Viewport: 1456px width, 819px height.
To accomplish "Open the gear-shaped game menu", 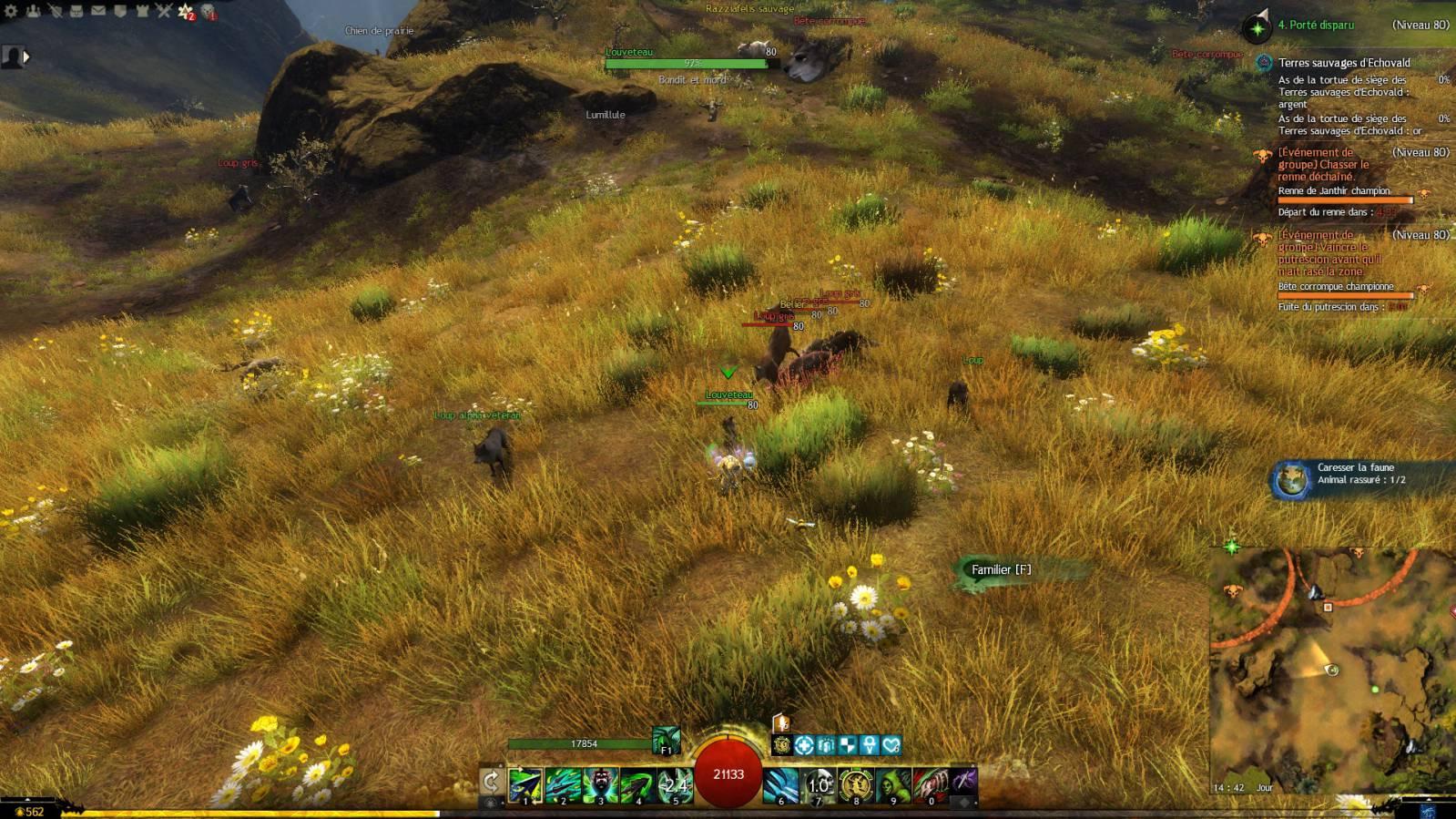I will [x=11, y=11].
